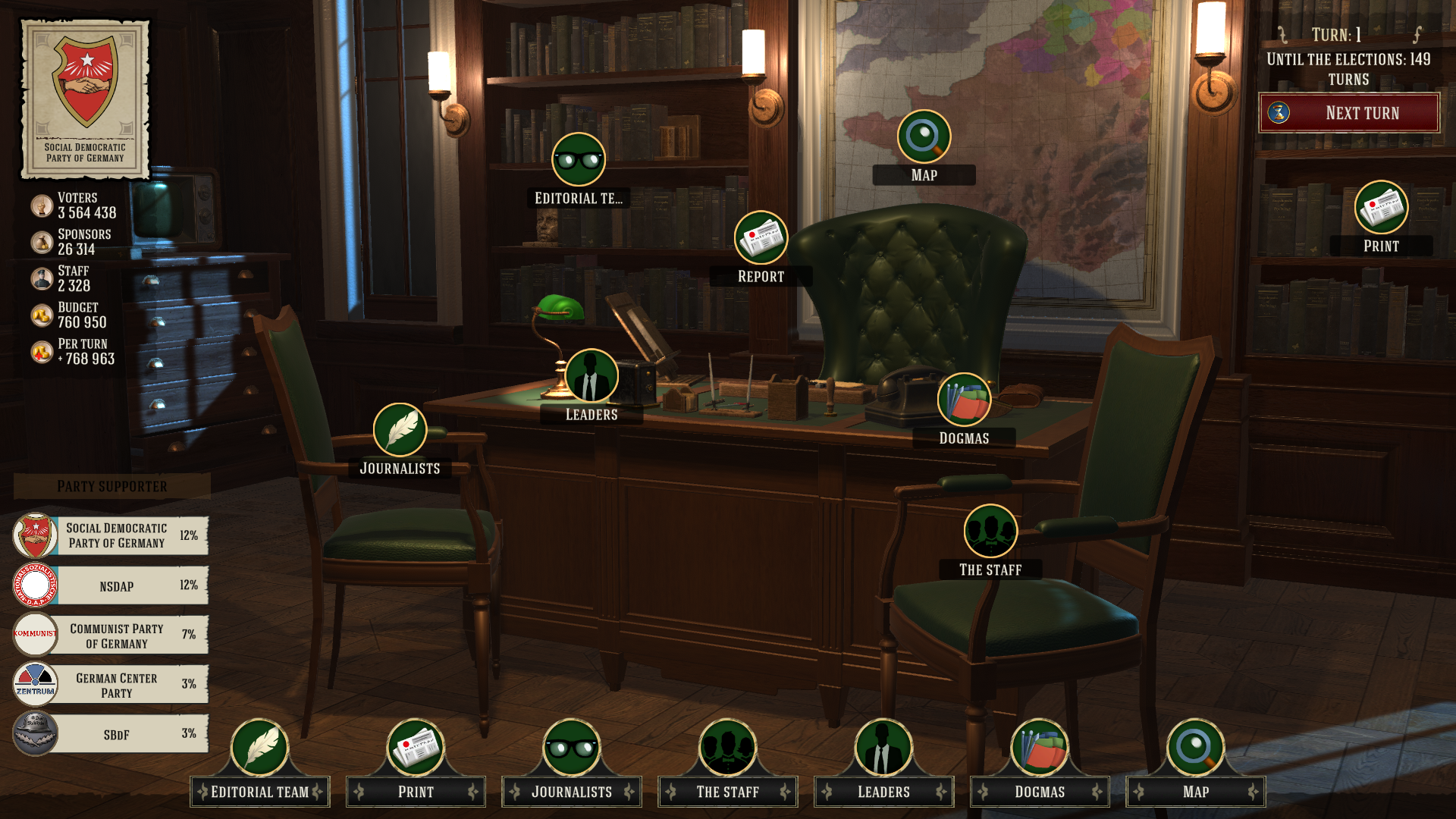Click the truncated "Editorial Te..." glasses icon
The width and height of the screenshot is (1456, 819).
[579, 160]
